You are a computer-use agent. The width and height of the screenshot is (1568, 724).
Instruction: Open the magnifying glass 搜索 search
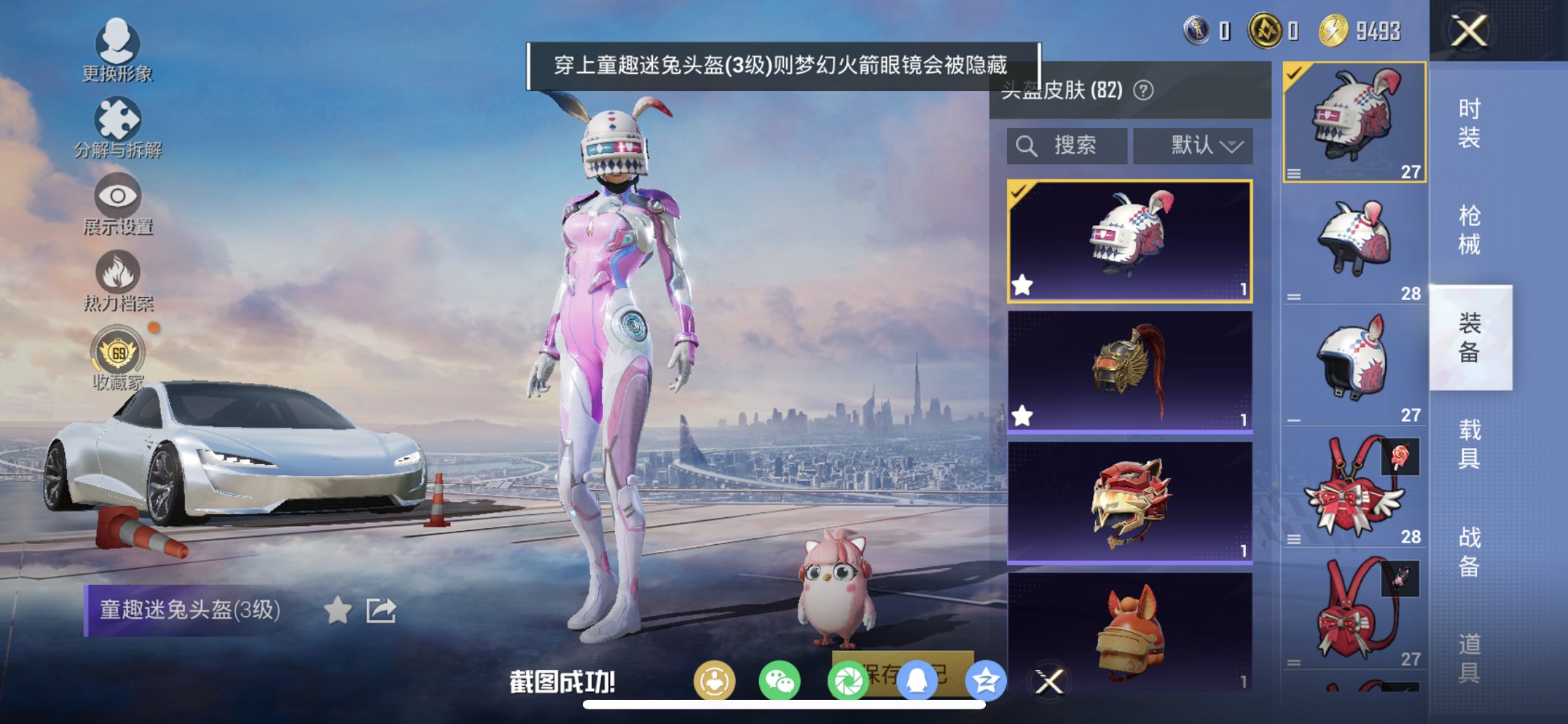[x=1027, y=145]
